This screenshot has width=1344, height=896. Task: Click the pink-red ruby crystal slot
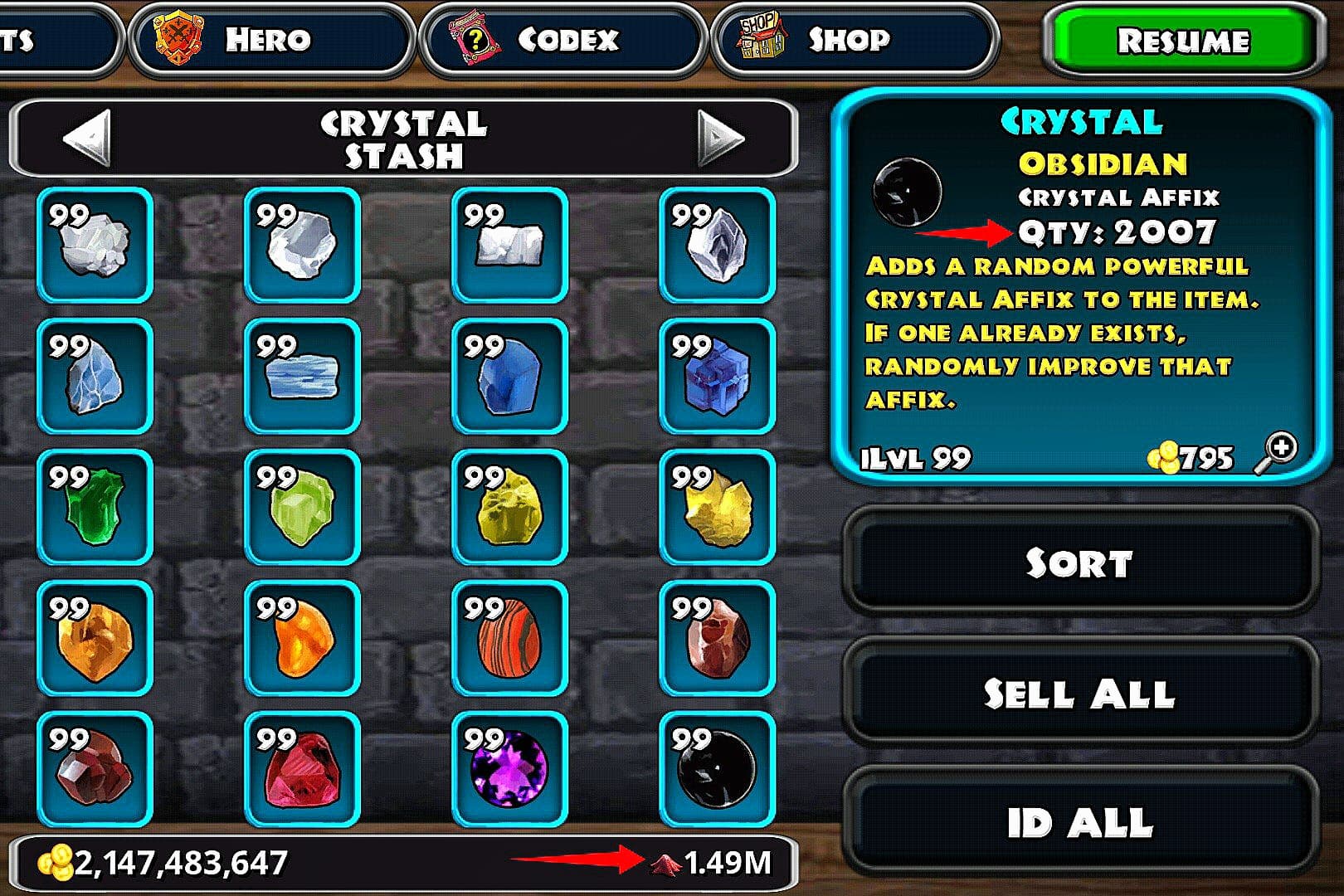(302, 769)
